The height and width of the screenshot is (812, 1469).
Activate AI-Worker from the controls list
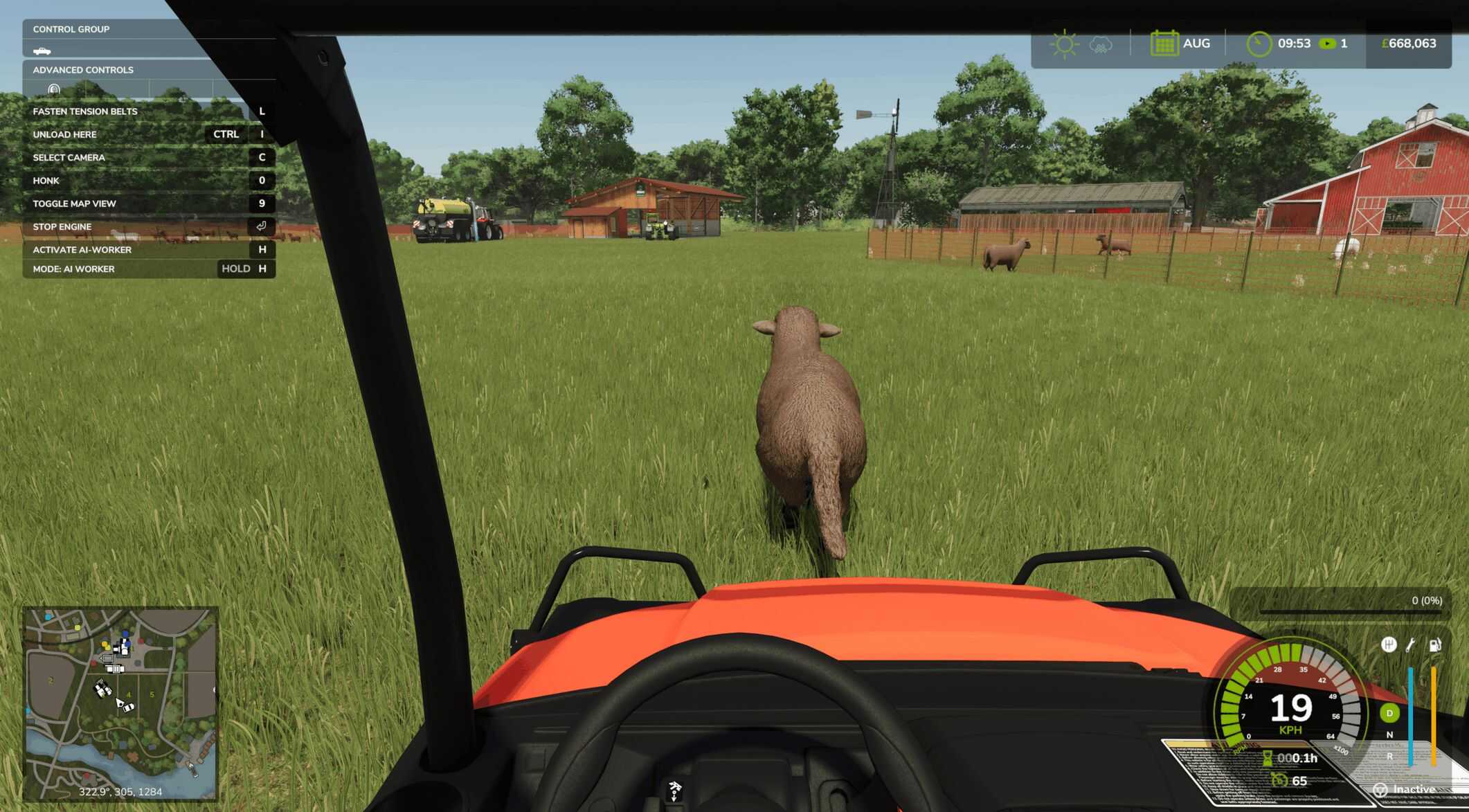coord(83,249)
